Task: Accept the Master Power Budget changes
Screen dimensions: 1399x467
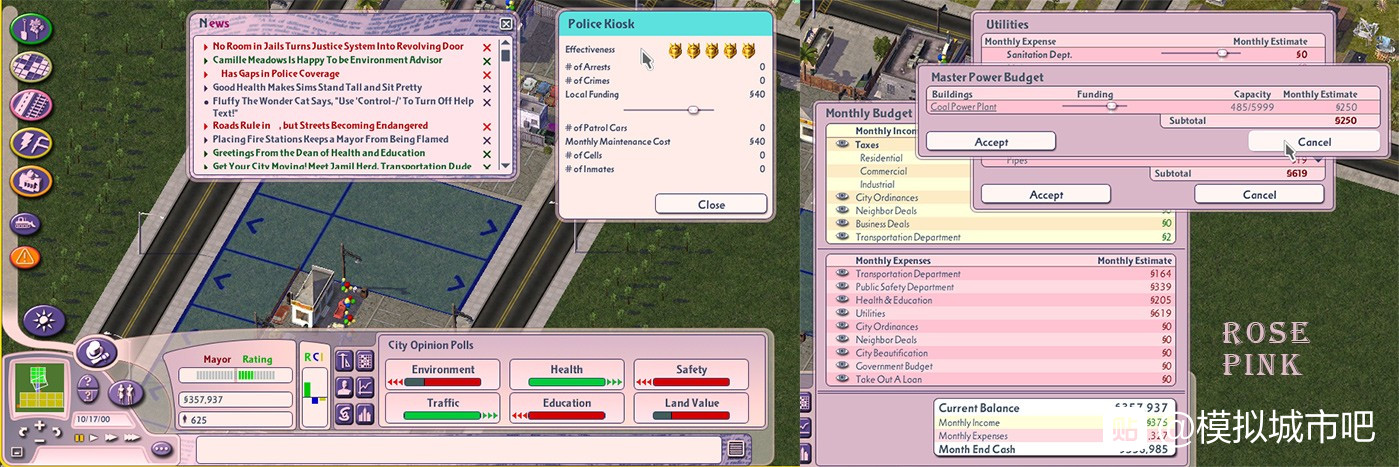Action: pyautogui.click(x=990, y=142)
